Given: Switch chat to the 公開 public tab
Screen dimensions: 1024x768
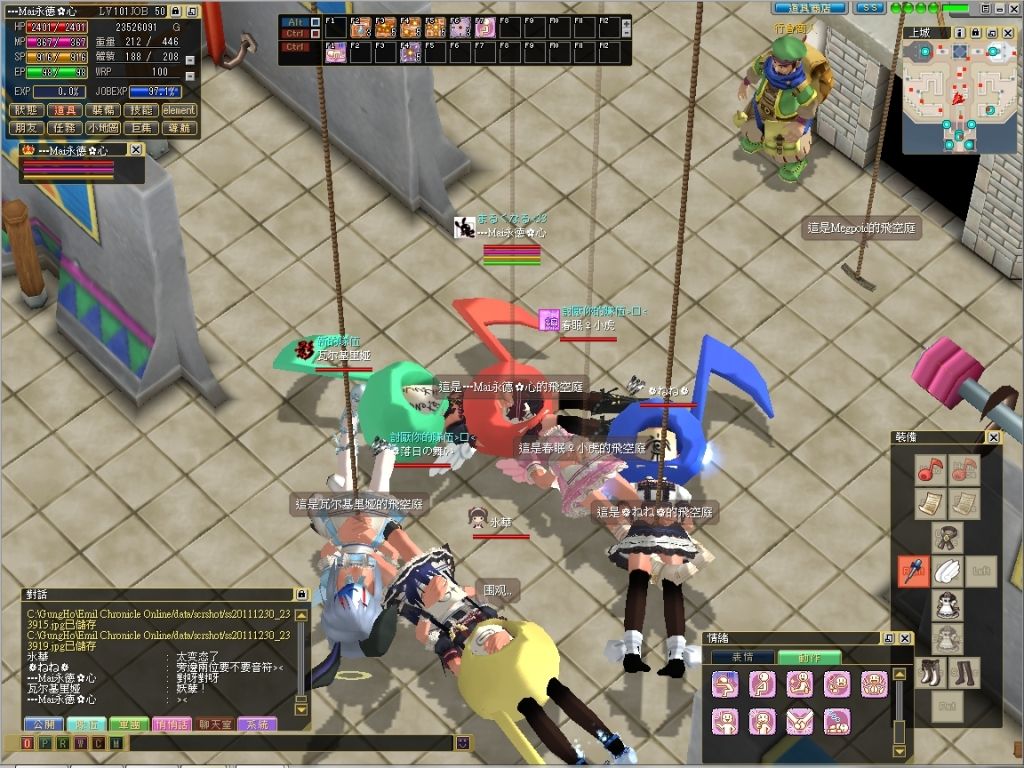Looking at the screenshot, I should click(x=42, y=724).
